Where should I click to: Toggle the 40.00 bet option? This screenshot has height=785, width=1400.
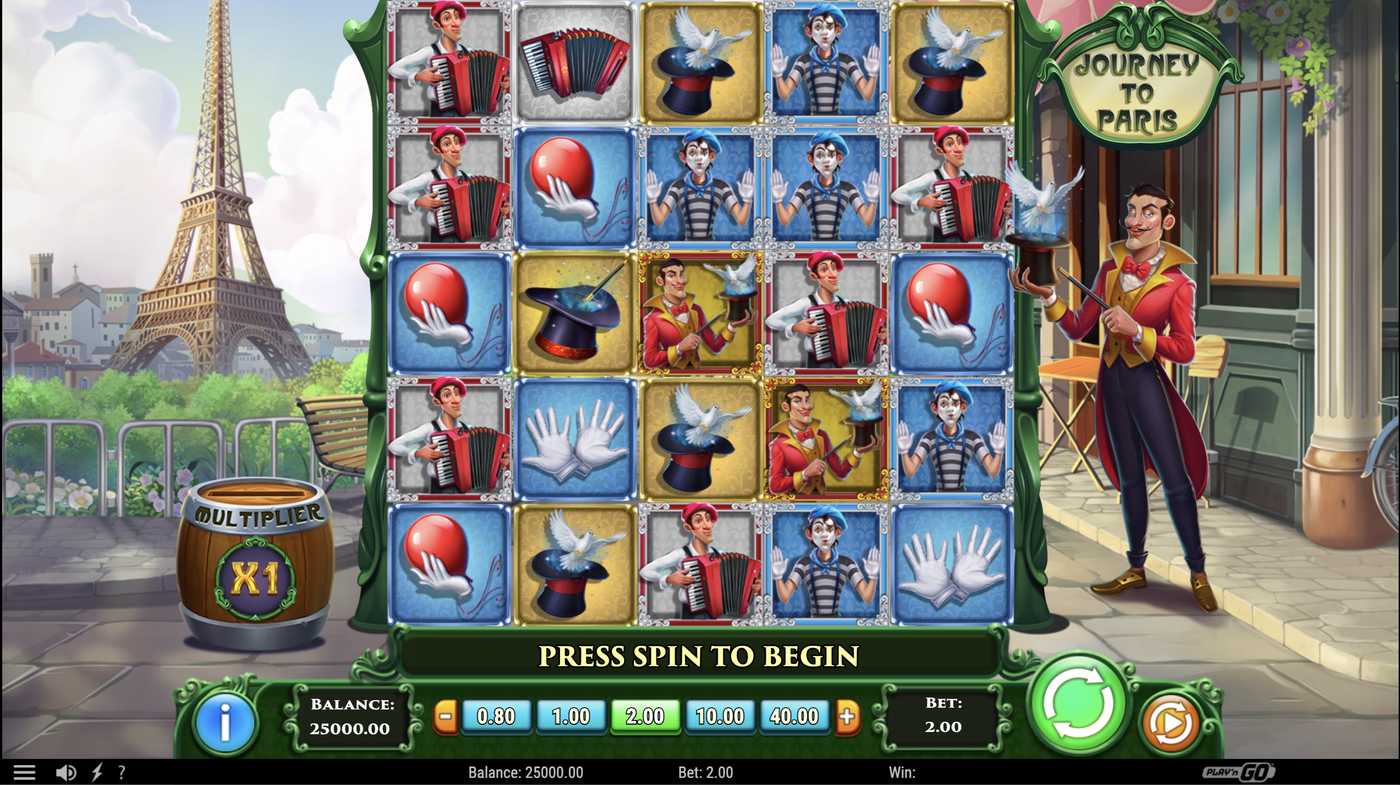coord(795,716)
